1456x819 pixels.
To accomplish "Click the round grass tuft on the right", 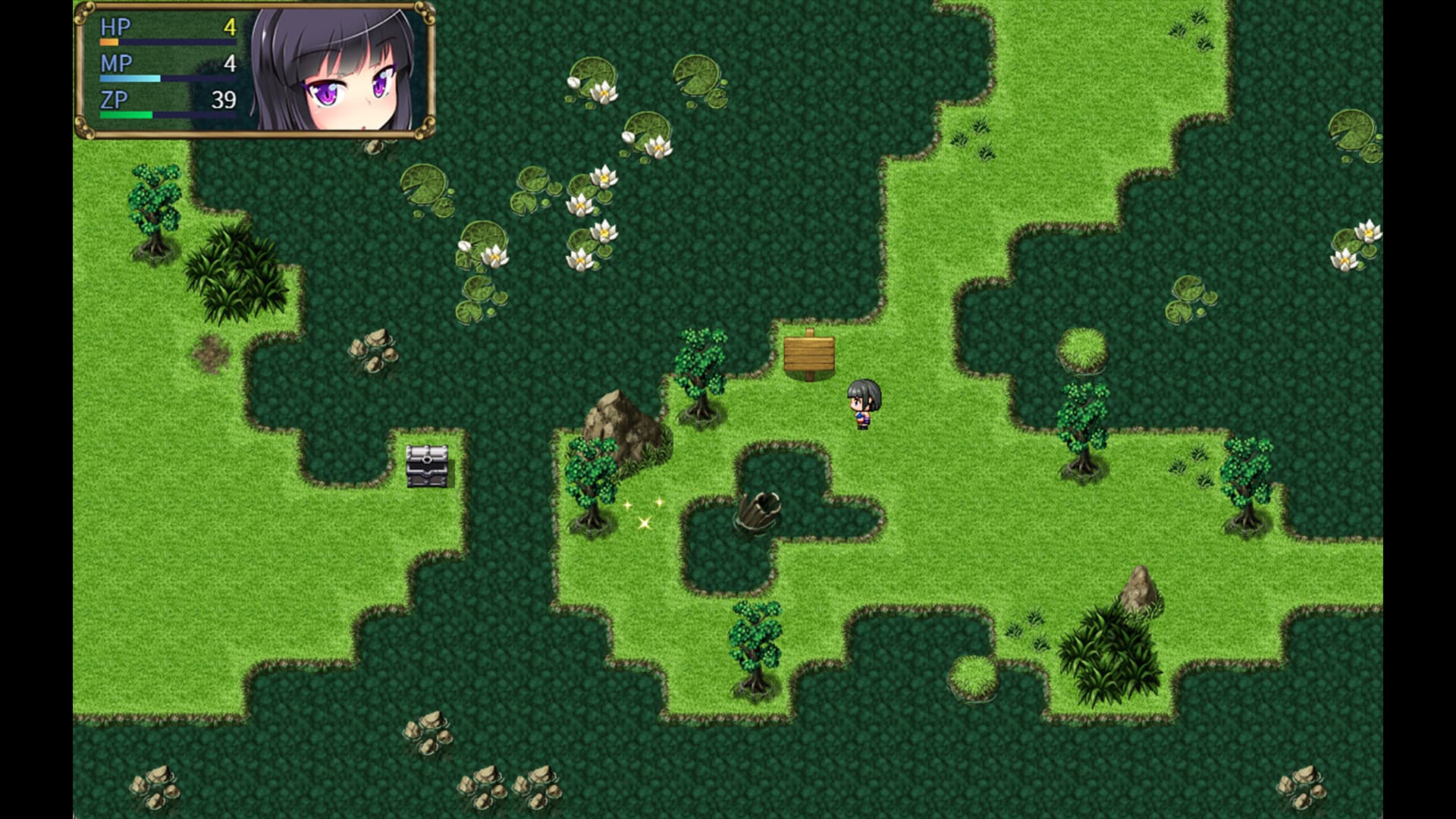I will coord(1082,349).
